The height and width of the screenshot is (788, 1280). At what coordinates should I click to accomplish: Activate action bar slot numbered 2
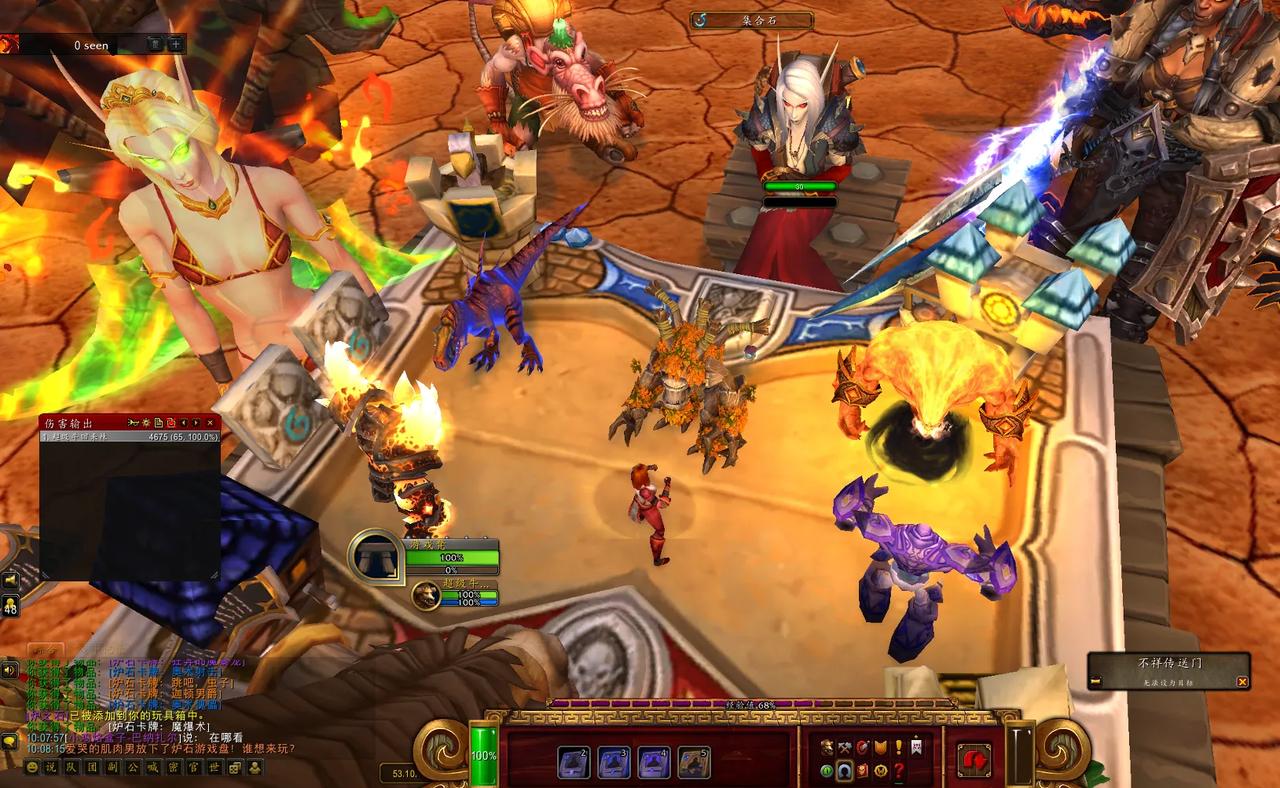574,763
